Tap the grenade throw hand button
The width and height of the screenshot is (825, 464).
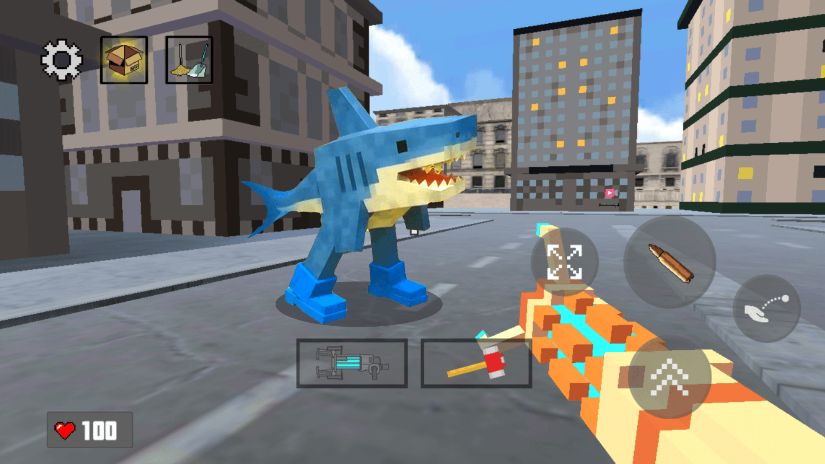pyautogui.click(x=767, y=309)
